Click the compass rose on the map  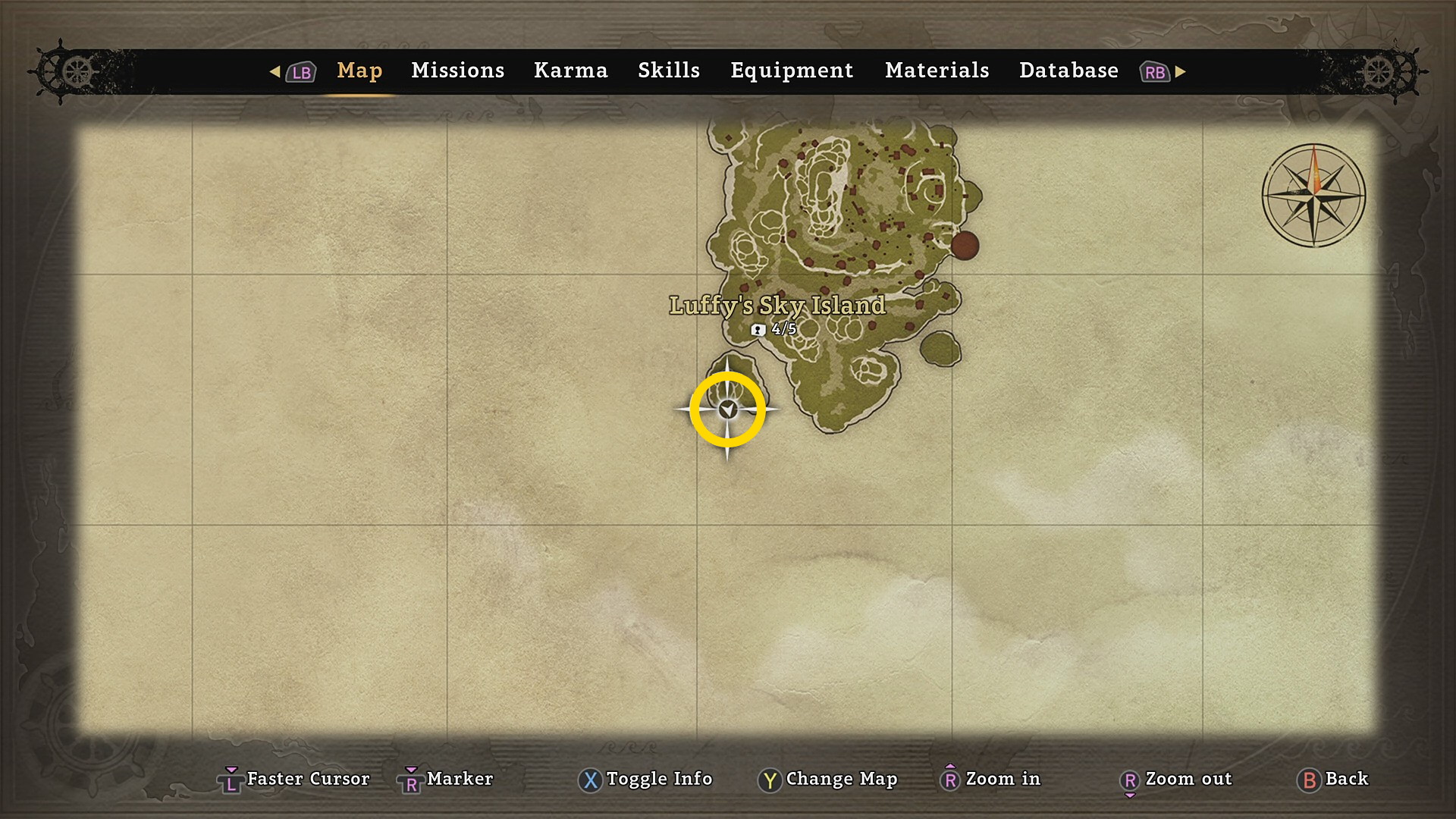1313,196
